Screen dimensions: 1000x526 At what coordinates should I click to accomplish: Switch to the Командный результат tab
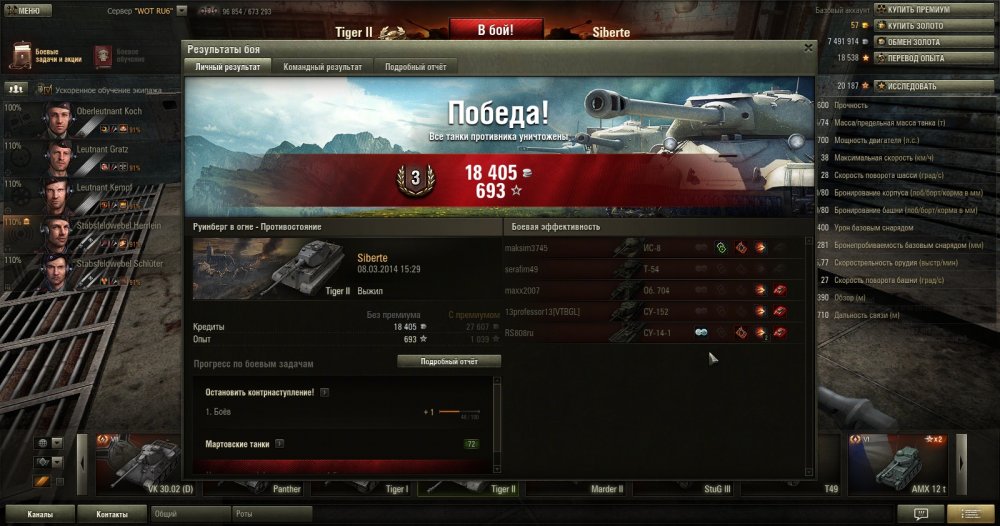point(322,66)
